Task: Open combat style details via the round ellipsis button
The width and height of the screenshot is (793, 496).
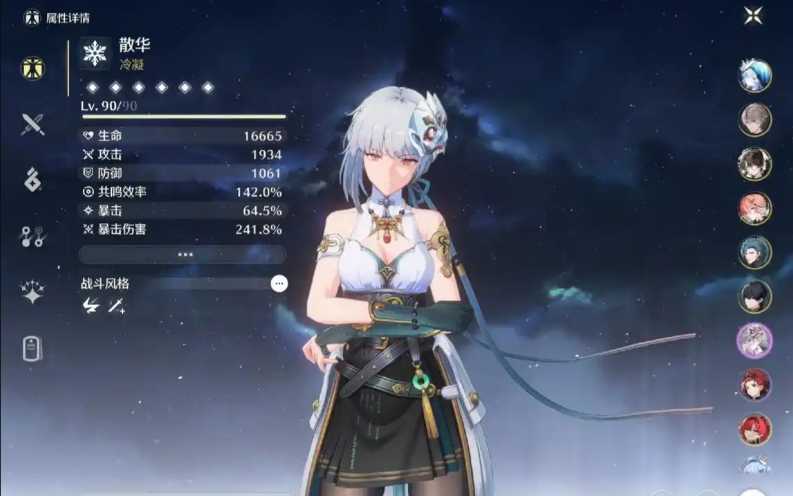Action: pyautogui.click(x=279, y=284)
